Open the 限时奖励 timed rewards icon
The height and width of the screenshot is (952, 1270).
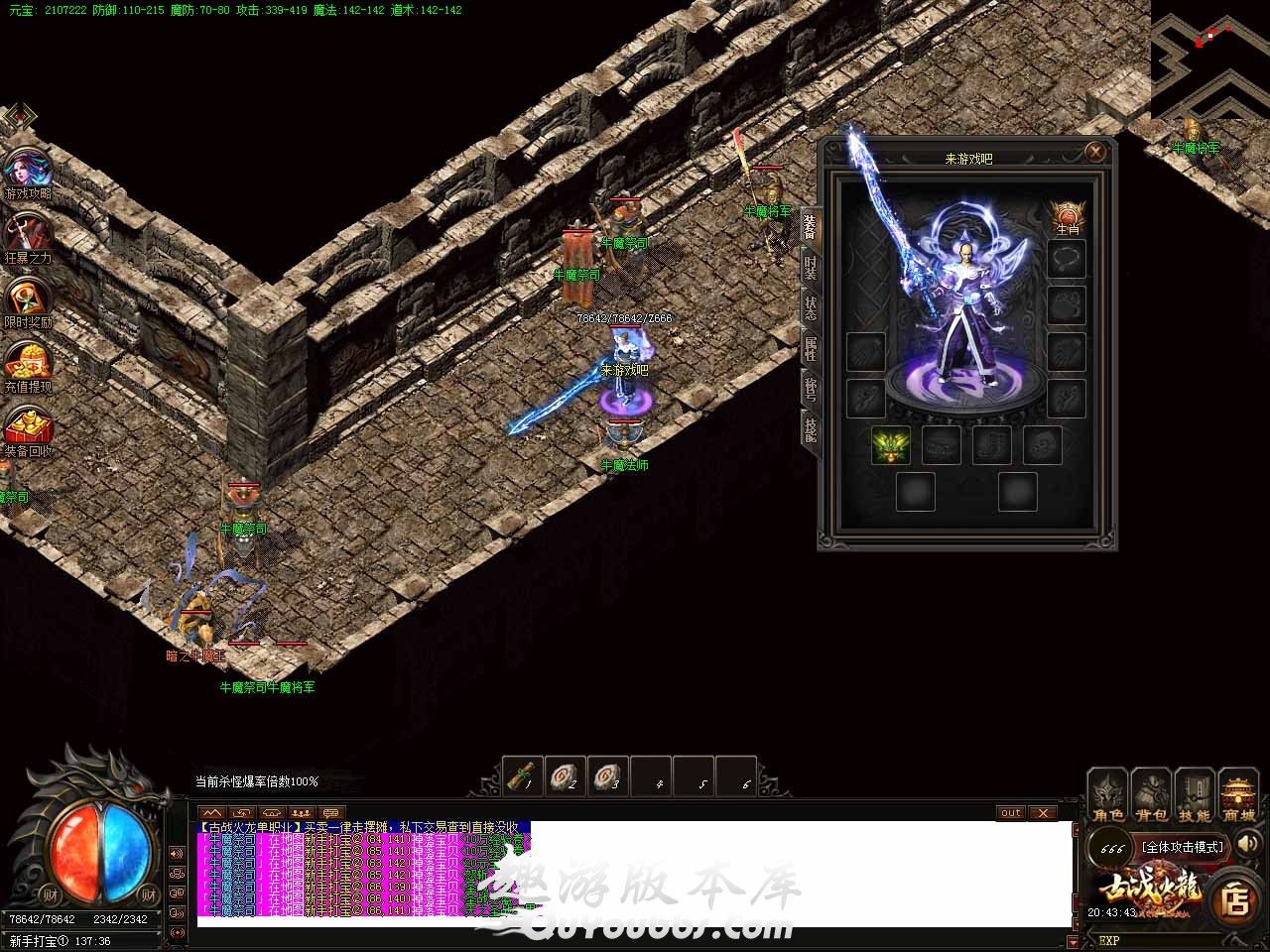pos(28,302)
